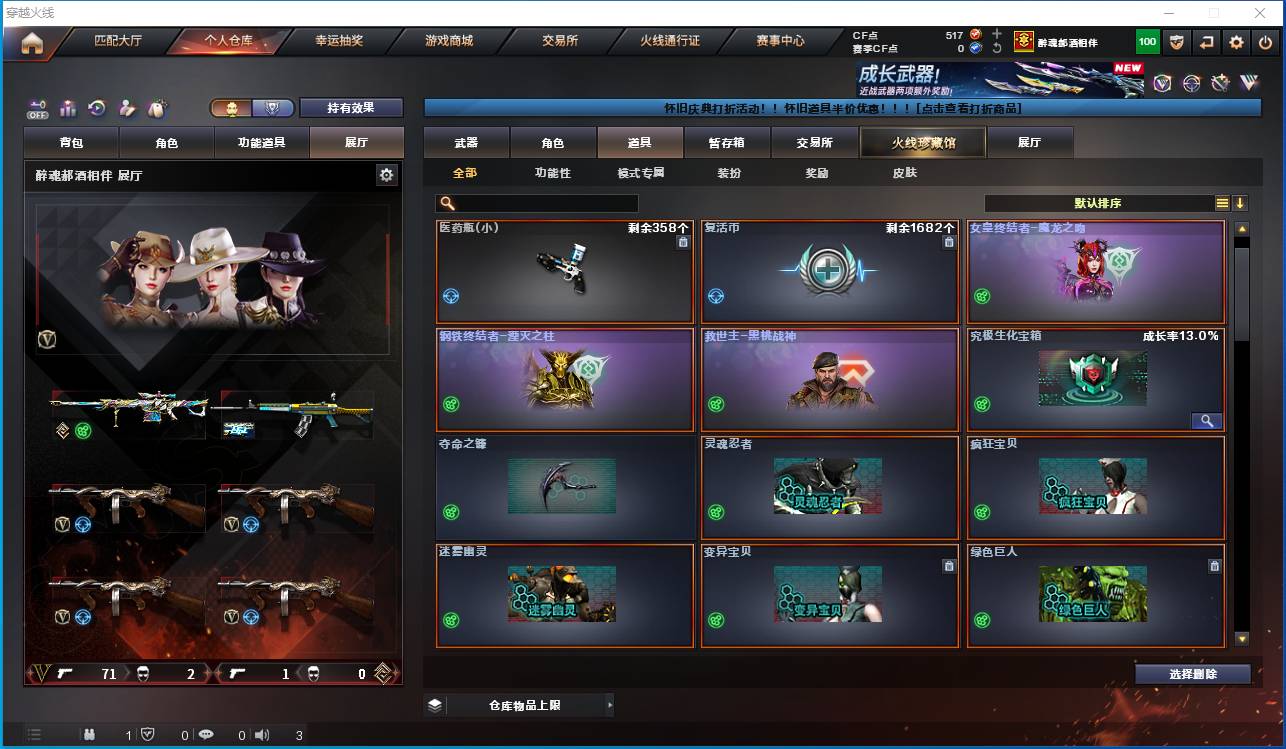Choose the 复活币 revive coin item
1286x749 pixels.
[830, 271]
